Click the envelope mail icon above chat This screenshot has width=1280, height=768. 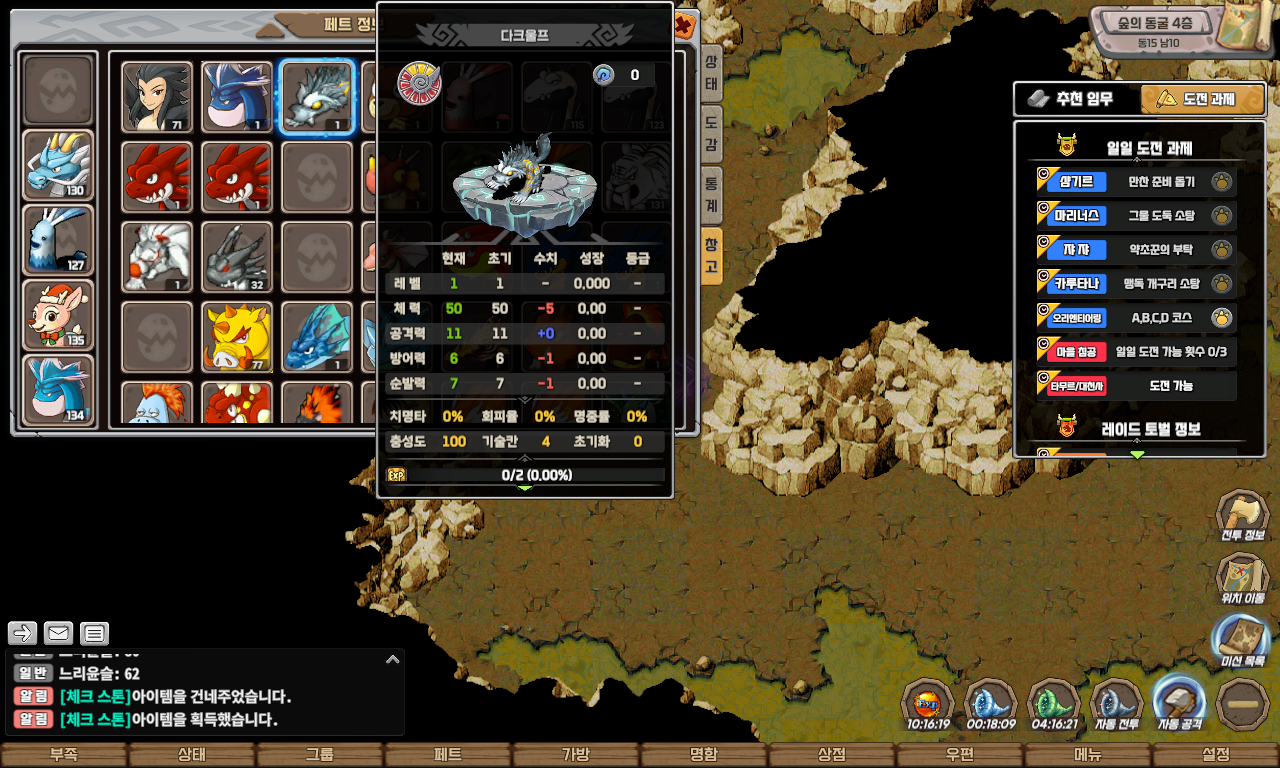[58, 633]
